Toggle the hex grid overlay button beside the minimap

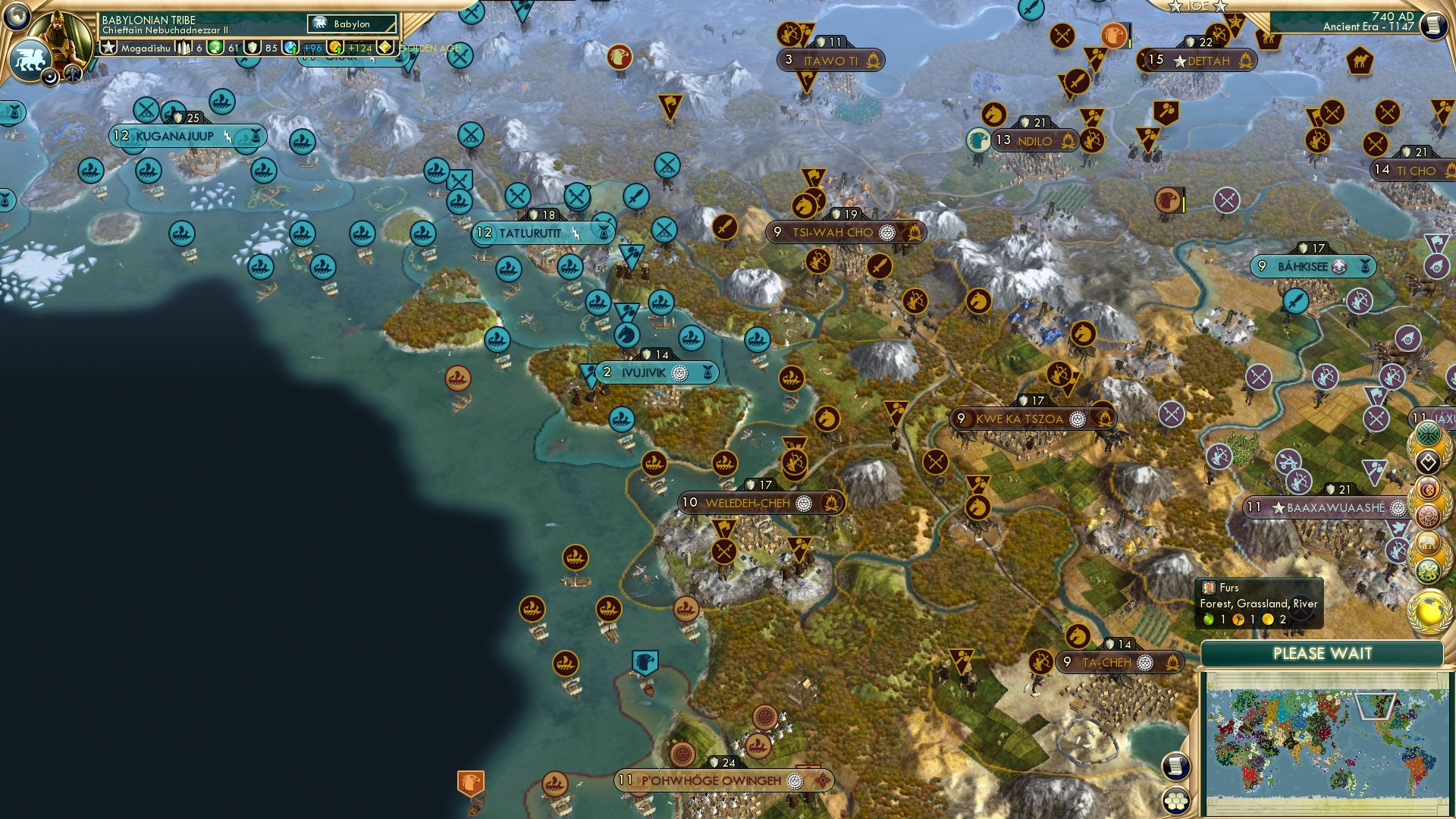[x=1176, y=802]
